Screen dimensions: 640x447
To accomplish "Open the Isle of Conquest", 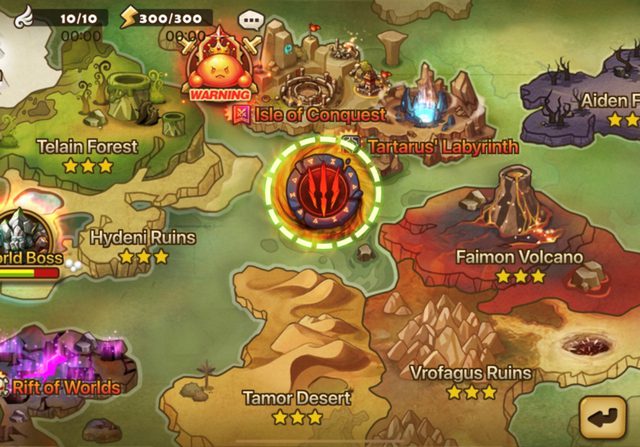I will 318,114.
